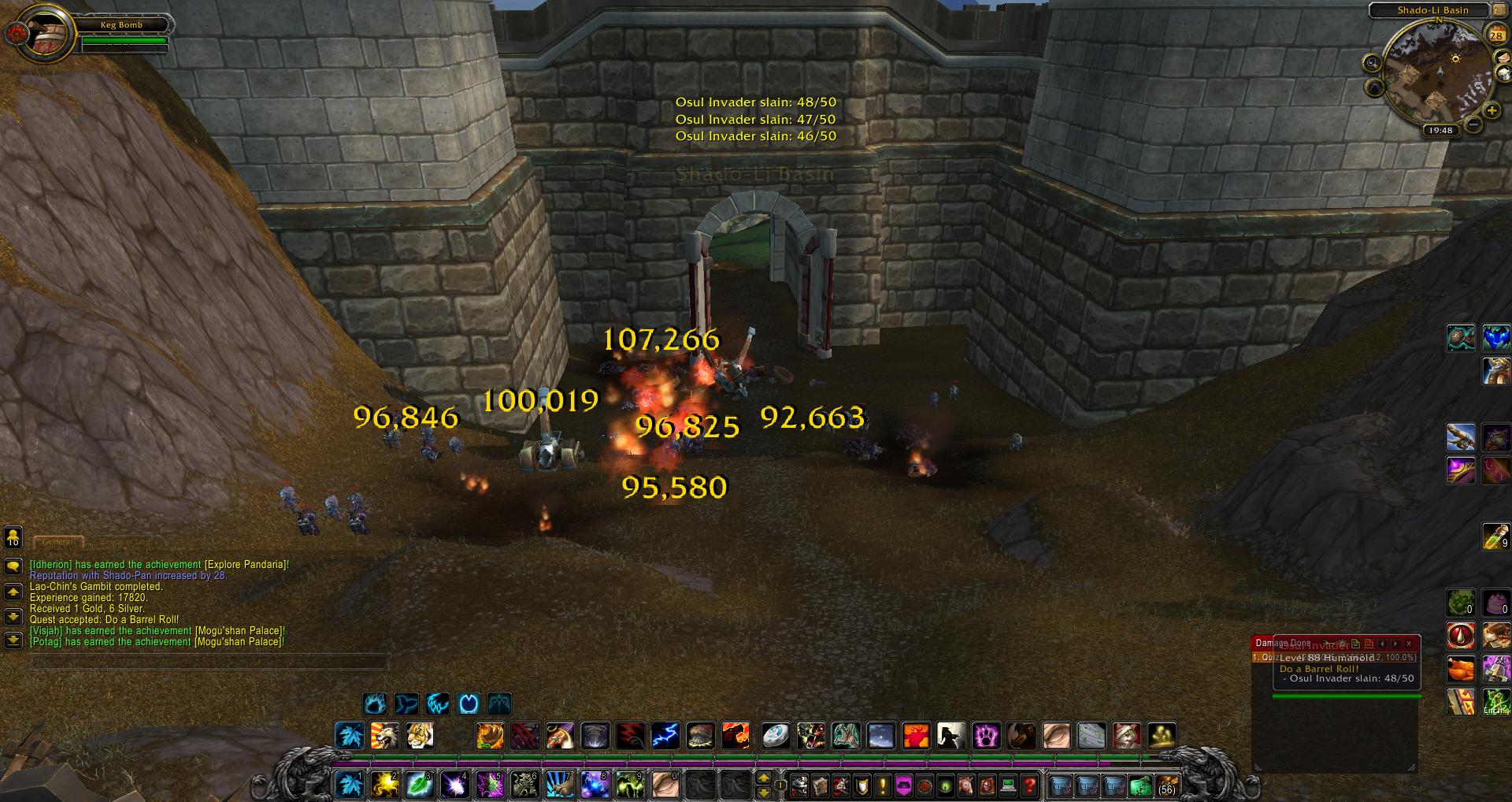Click the action bar page up arrow
The image size is (1512, 802).
pos(763,778)
